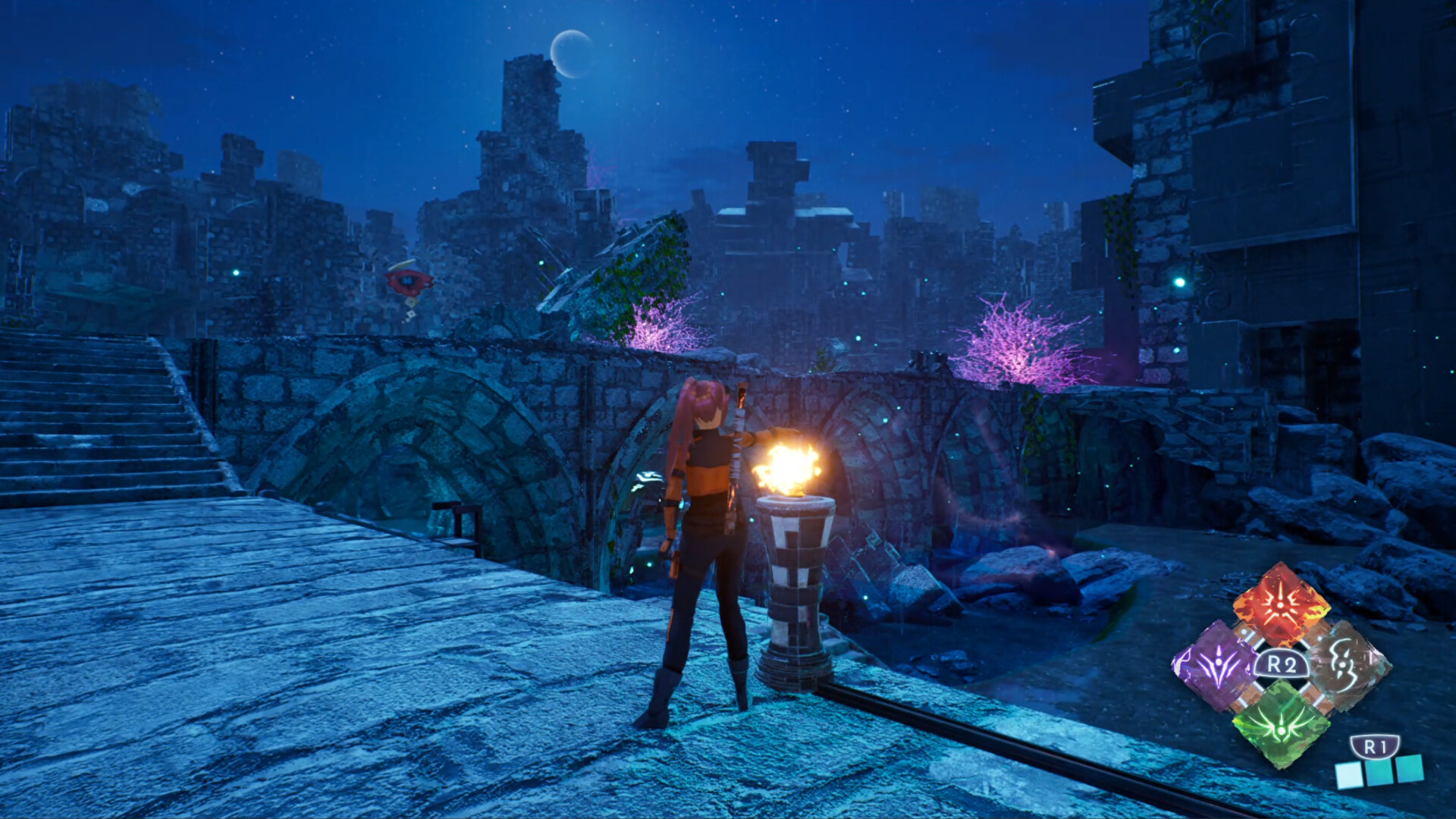This screenshot has width=1456, height=819.
Task: Select the red fire ability icon
Action: (1280, 604)
